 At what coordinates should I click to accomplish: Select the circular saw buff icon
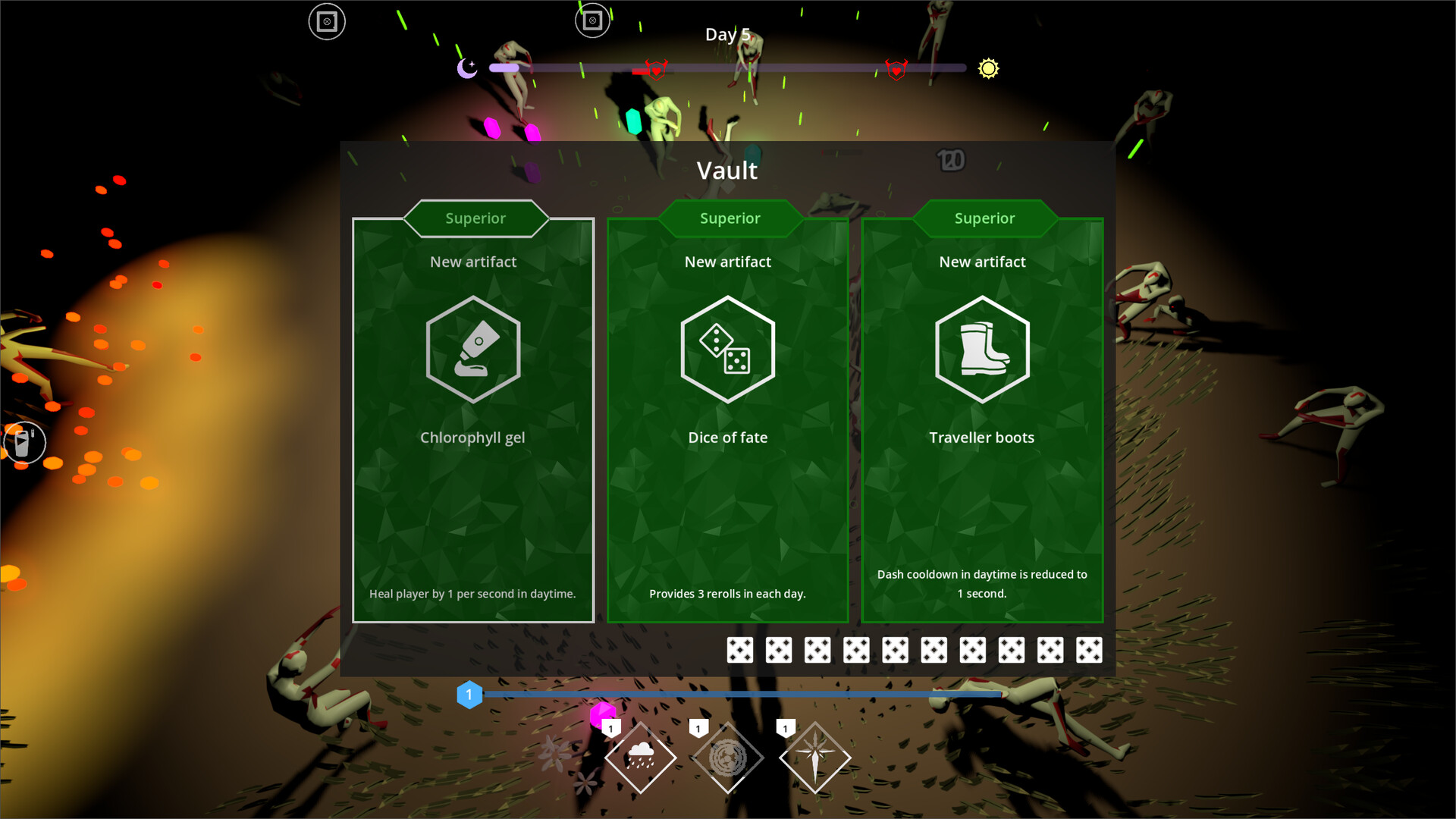point(728,756)
